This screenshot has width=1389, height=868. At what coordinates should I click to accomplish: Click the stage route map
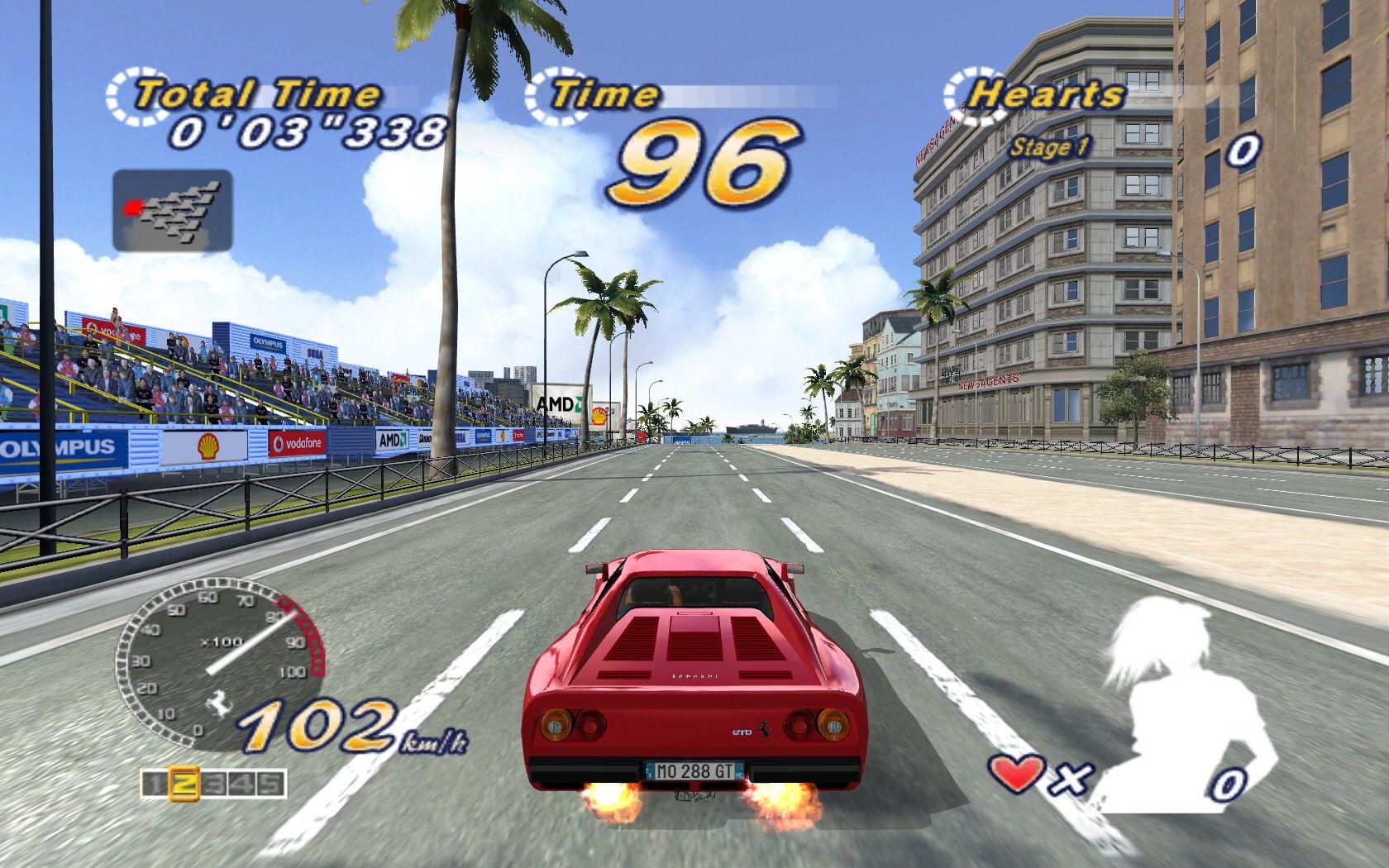pos(172,210)
